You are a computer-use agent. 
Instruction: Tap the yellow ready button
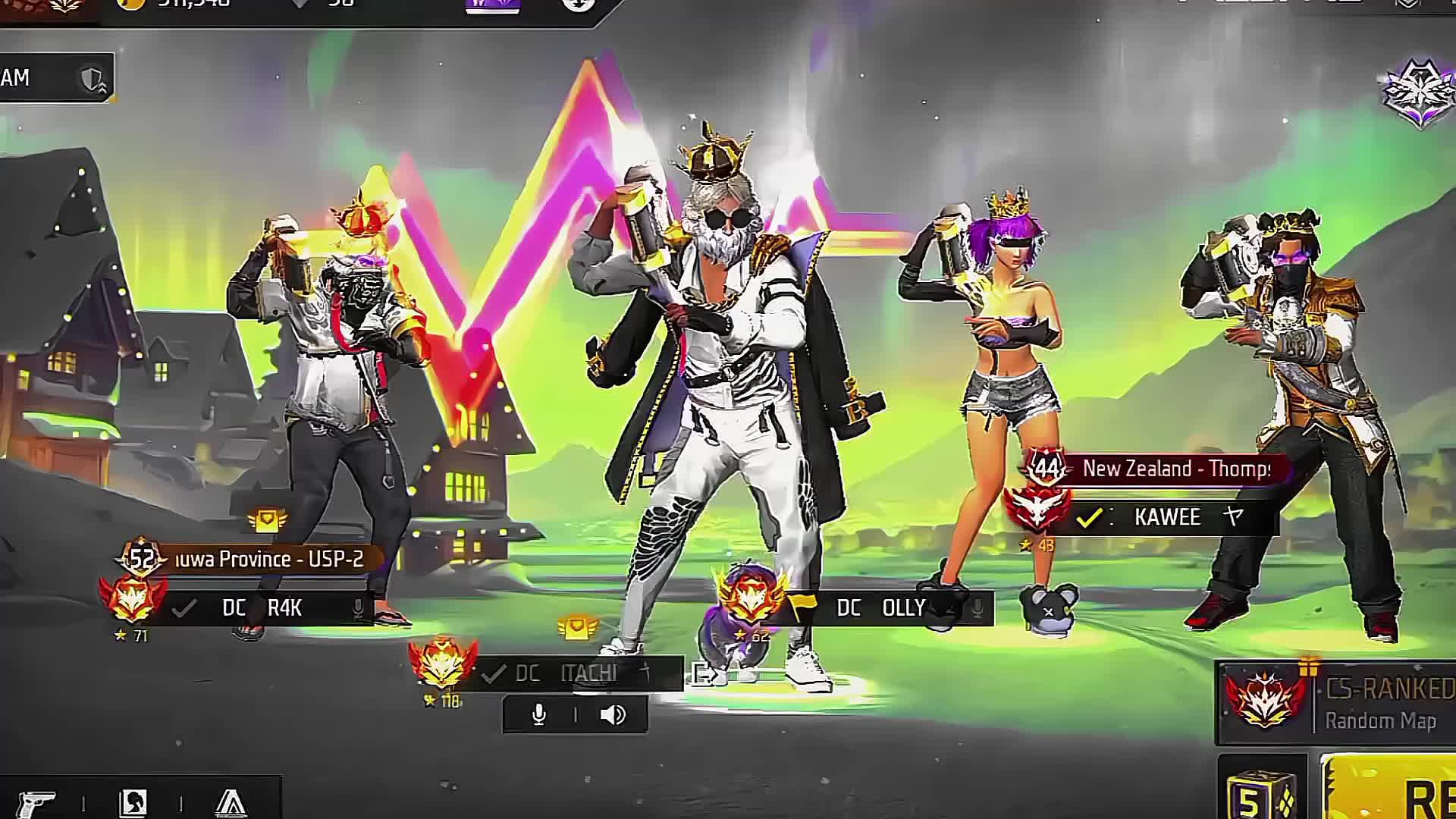click(1395, 792)
